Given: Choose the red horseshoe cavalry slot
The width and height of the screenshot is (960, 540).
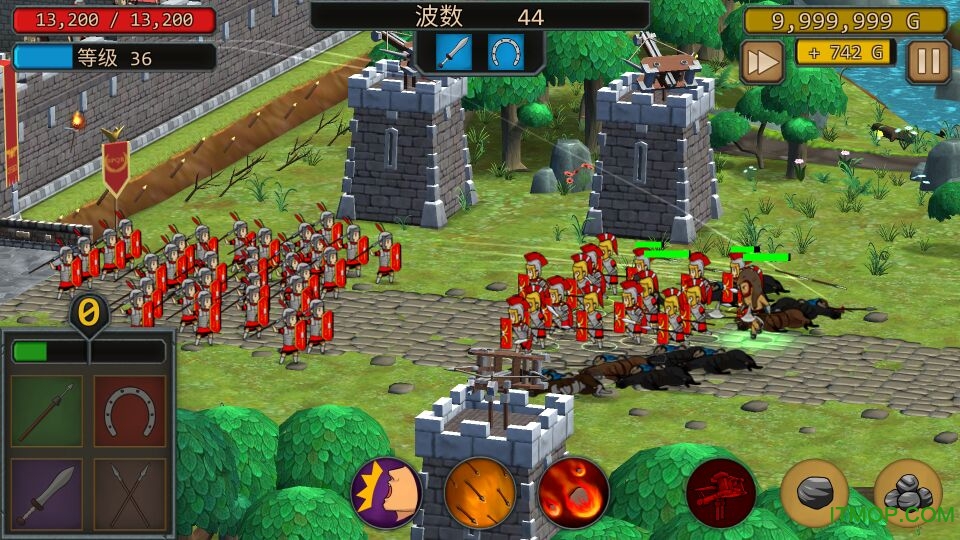Looking at the screenshot, I should [x=129, y=410].
